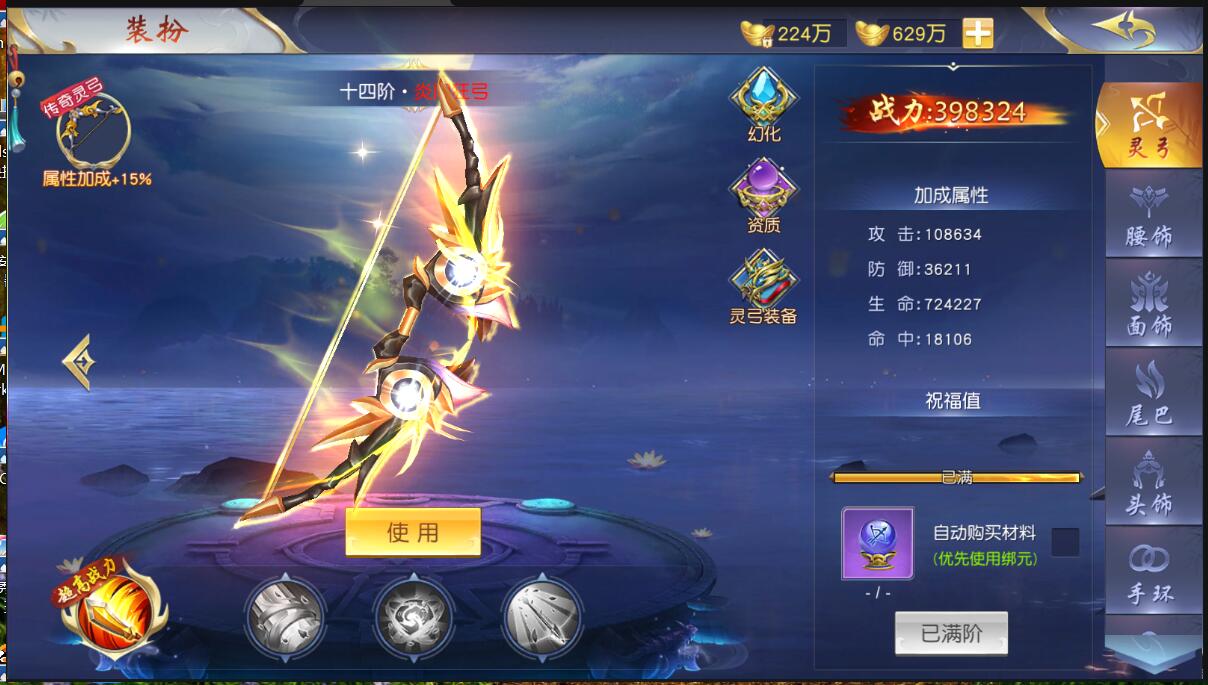Open the 幻化 crystal icon
The width and height of the screenshot is (1208, 685).
764,100
